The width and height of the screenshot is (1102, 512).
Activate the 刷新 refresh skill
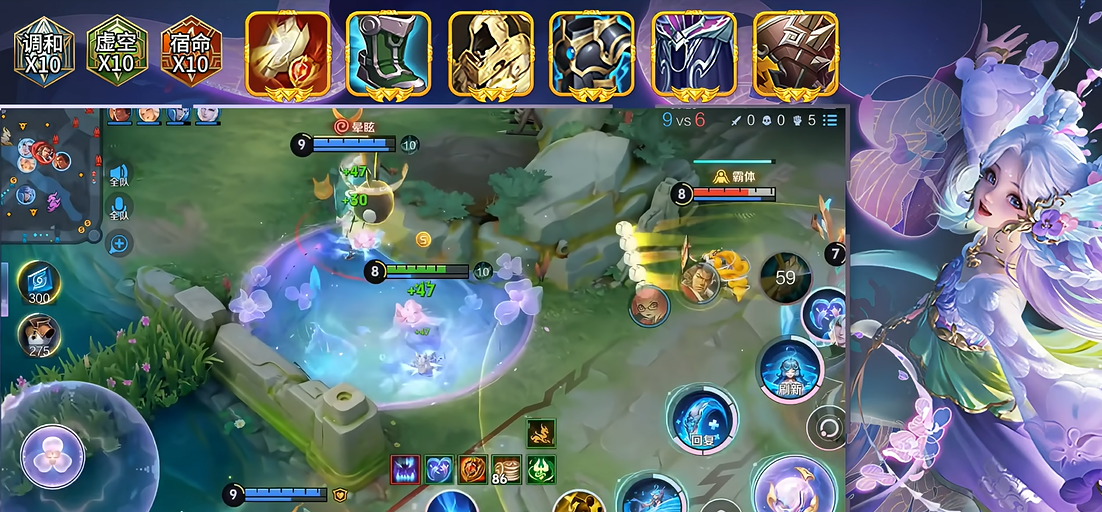click(x=790, y=368)
